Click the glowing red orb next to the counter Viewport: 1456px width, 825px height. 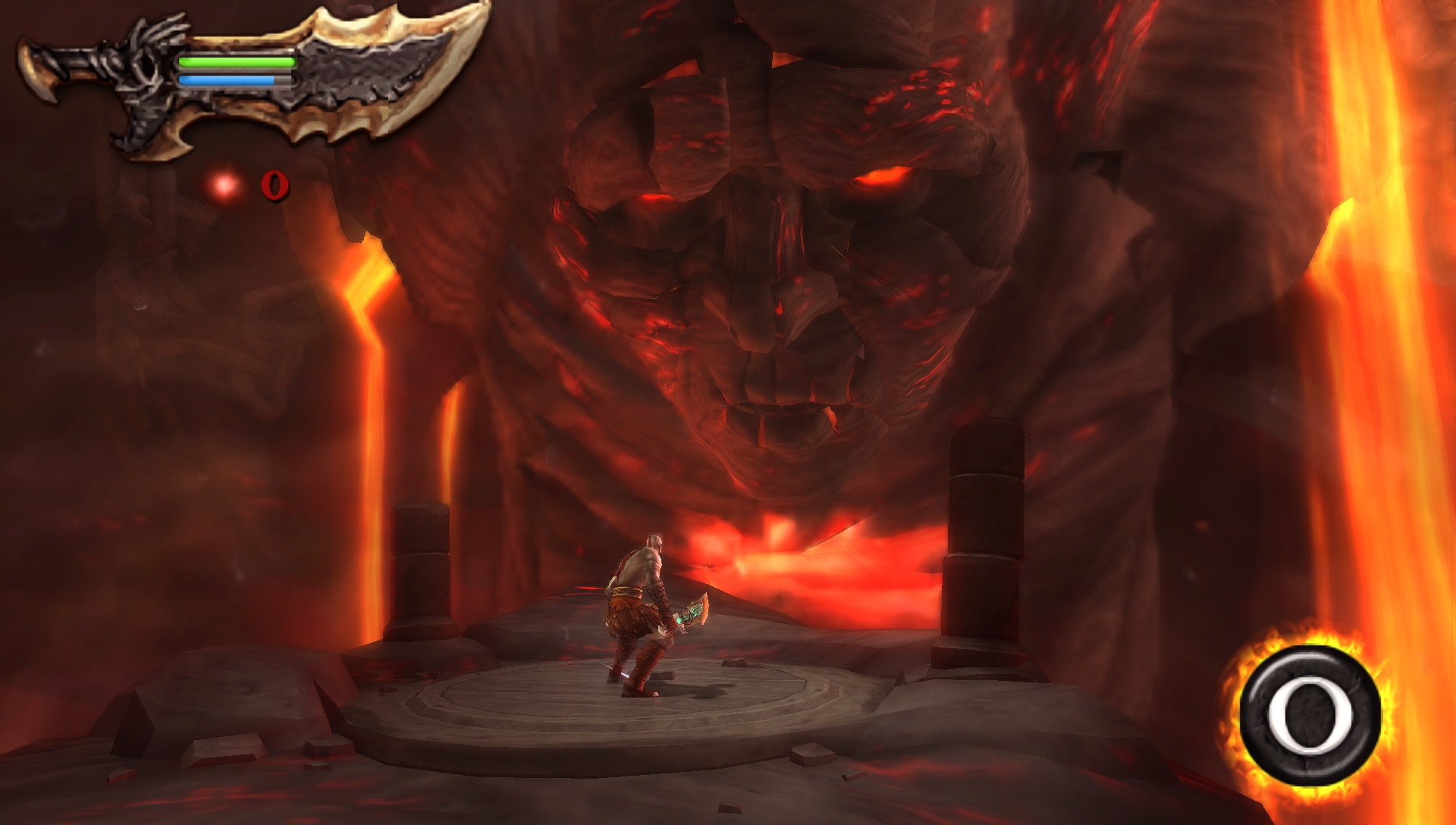point(223,184)
